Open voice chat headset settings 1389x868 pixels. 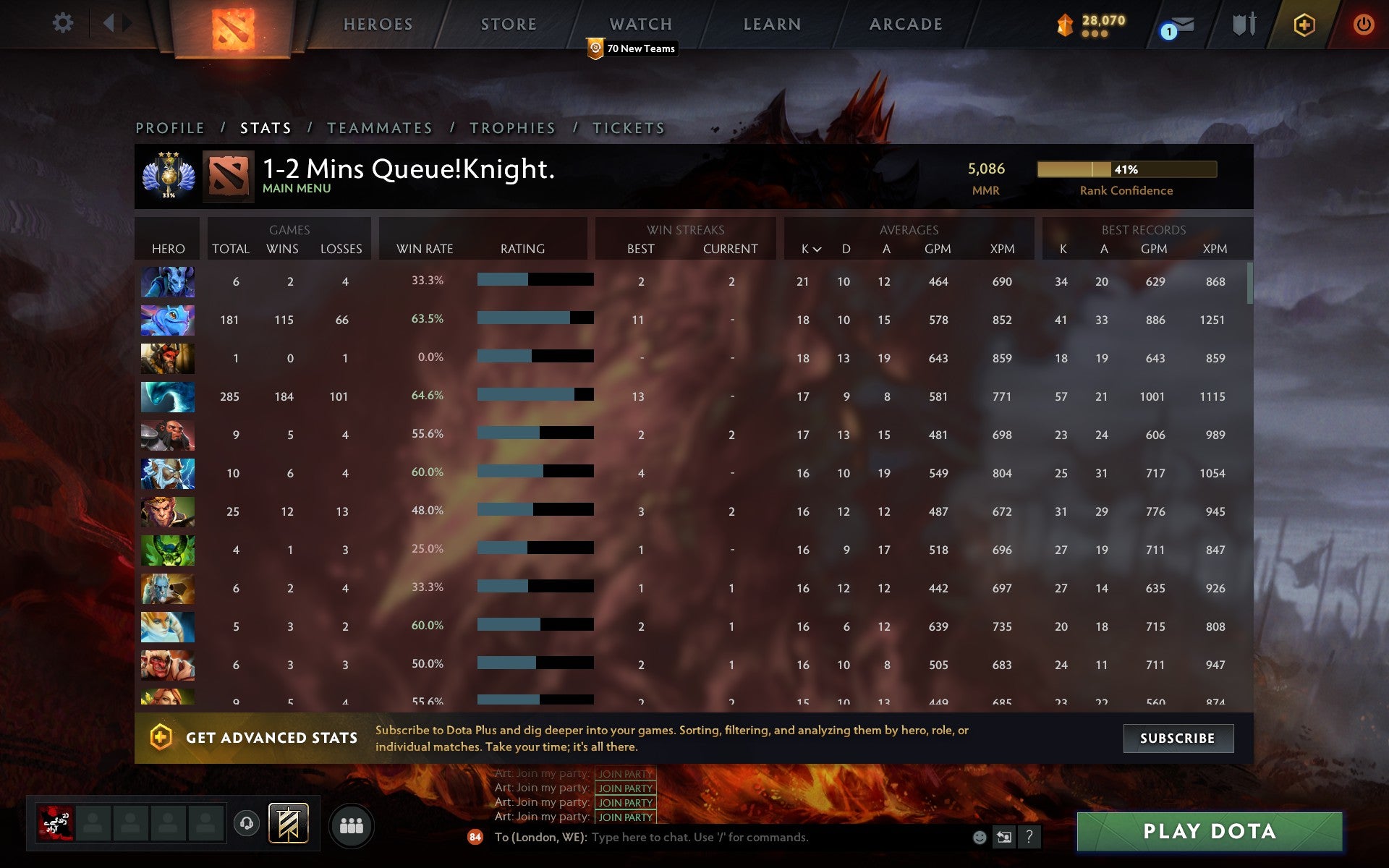245,822
